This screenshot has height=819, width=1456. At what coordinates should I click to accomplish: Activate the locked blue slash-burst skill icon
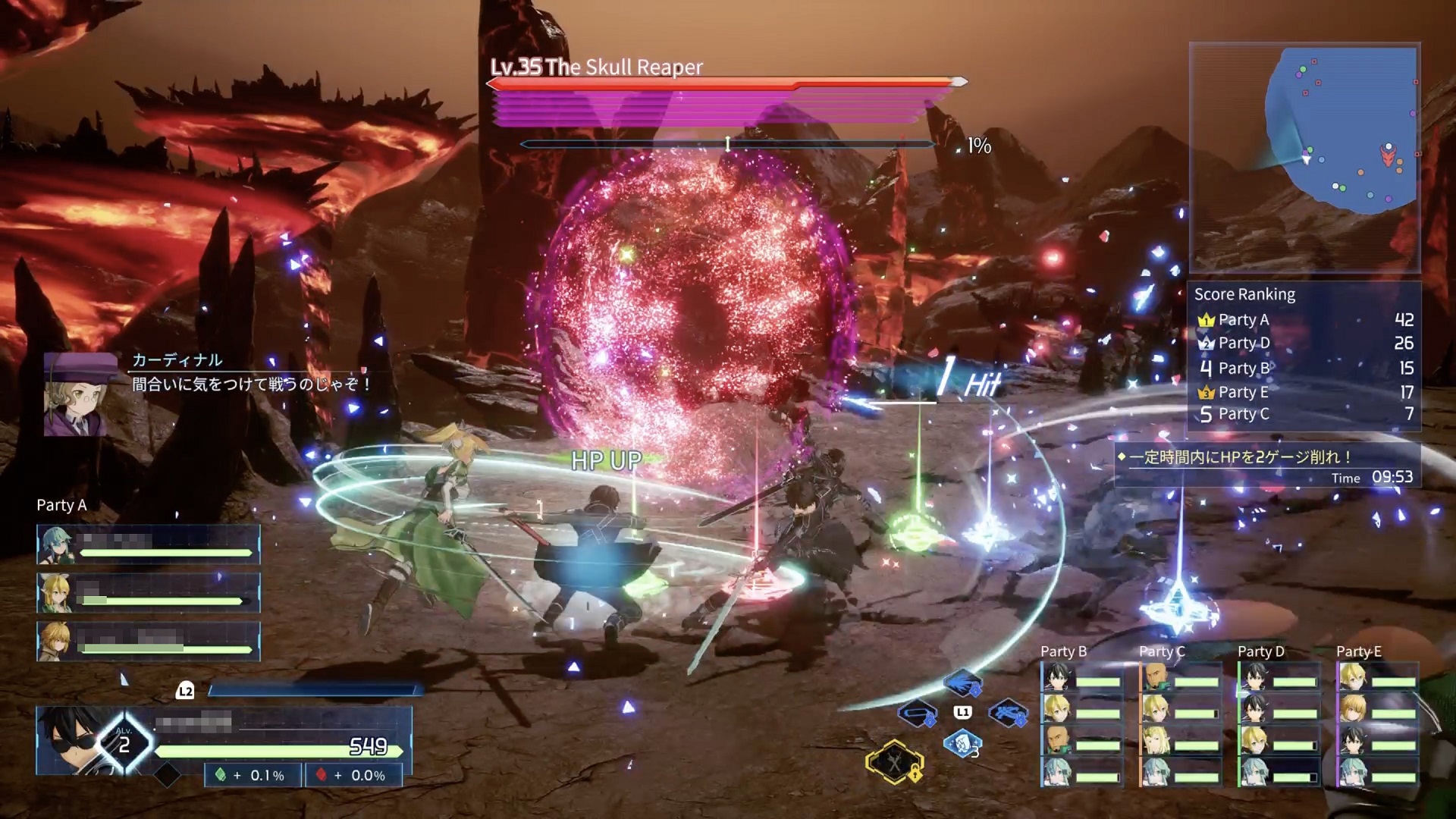[963, 682]
